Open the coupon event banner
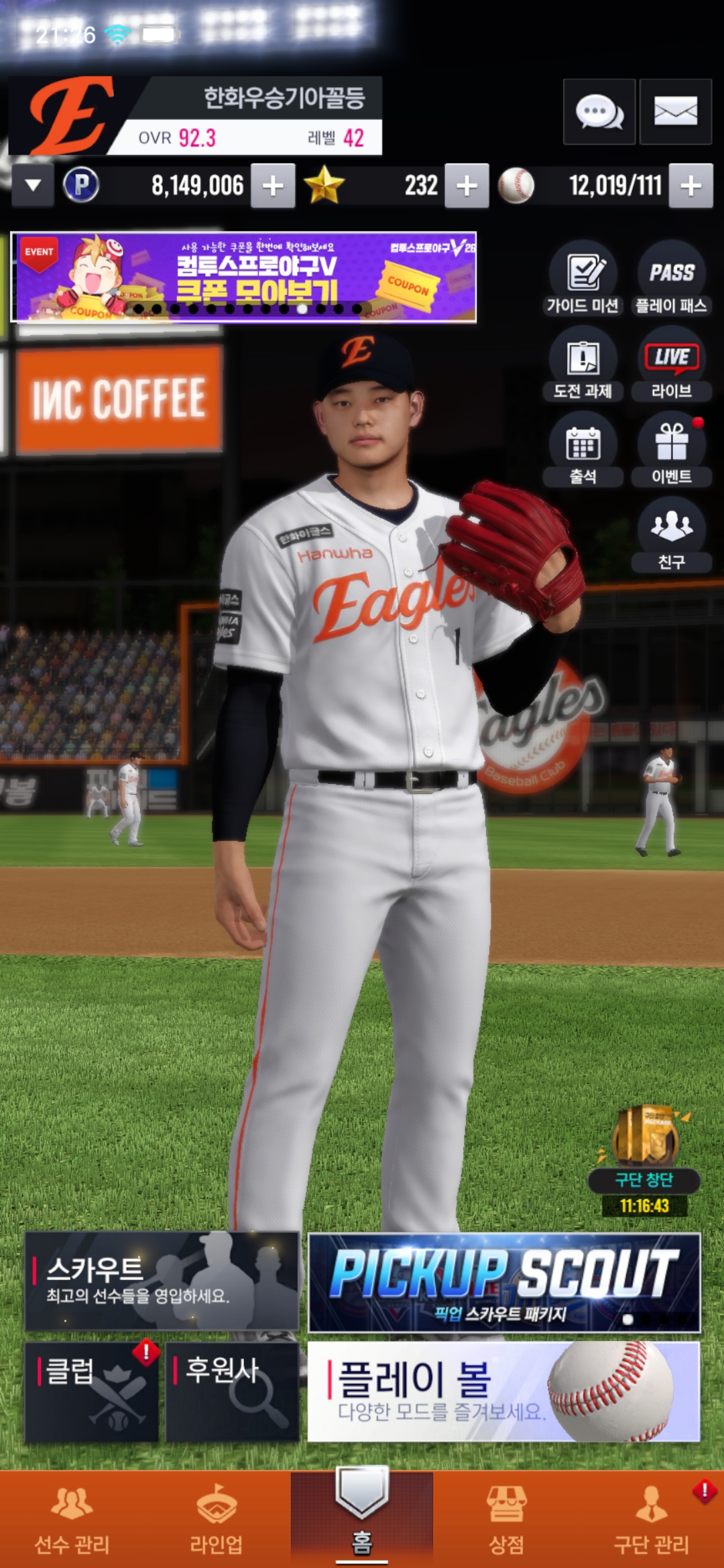The width and height of the screenshot is (724, 1568). click(x=244, y=277)
